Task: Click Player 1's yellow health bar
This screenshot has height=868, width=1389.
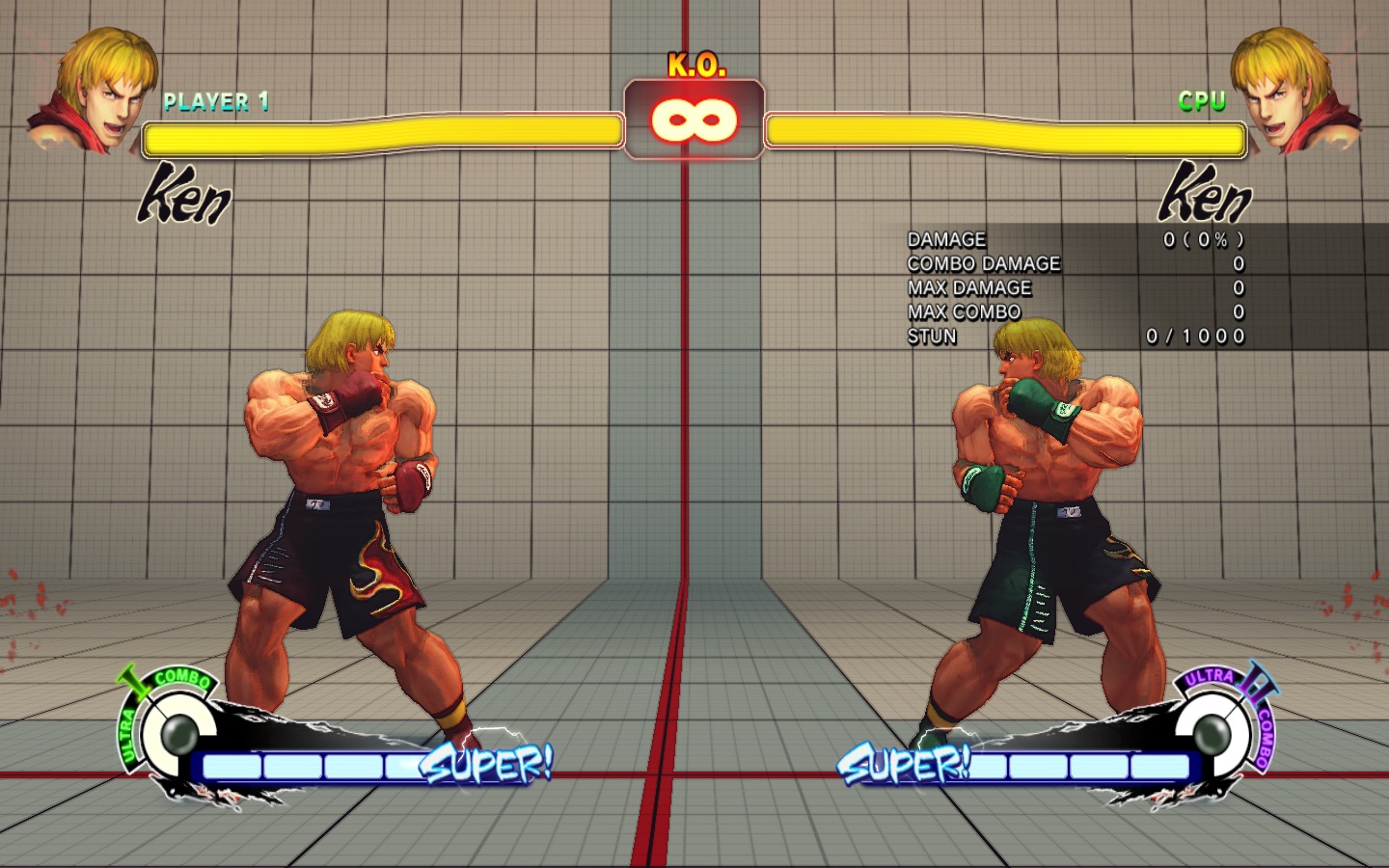Action: point(381,135)
